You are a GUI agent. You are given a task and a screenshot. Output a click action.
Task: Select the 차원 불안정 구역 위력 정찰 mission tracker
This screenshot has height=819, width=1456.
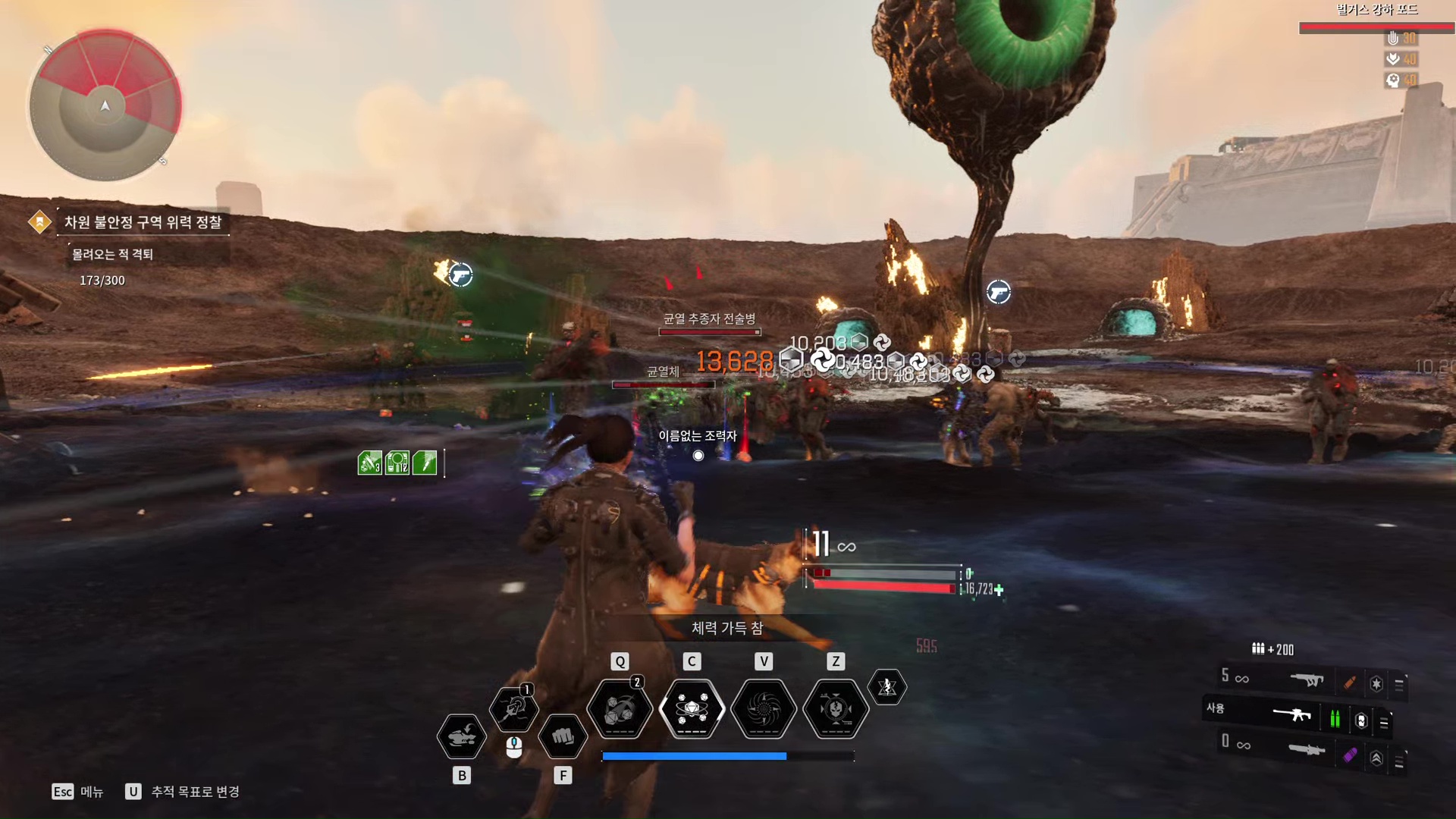pos(143,222)
